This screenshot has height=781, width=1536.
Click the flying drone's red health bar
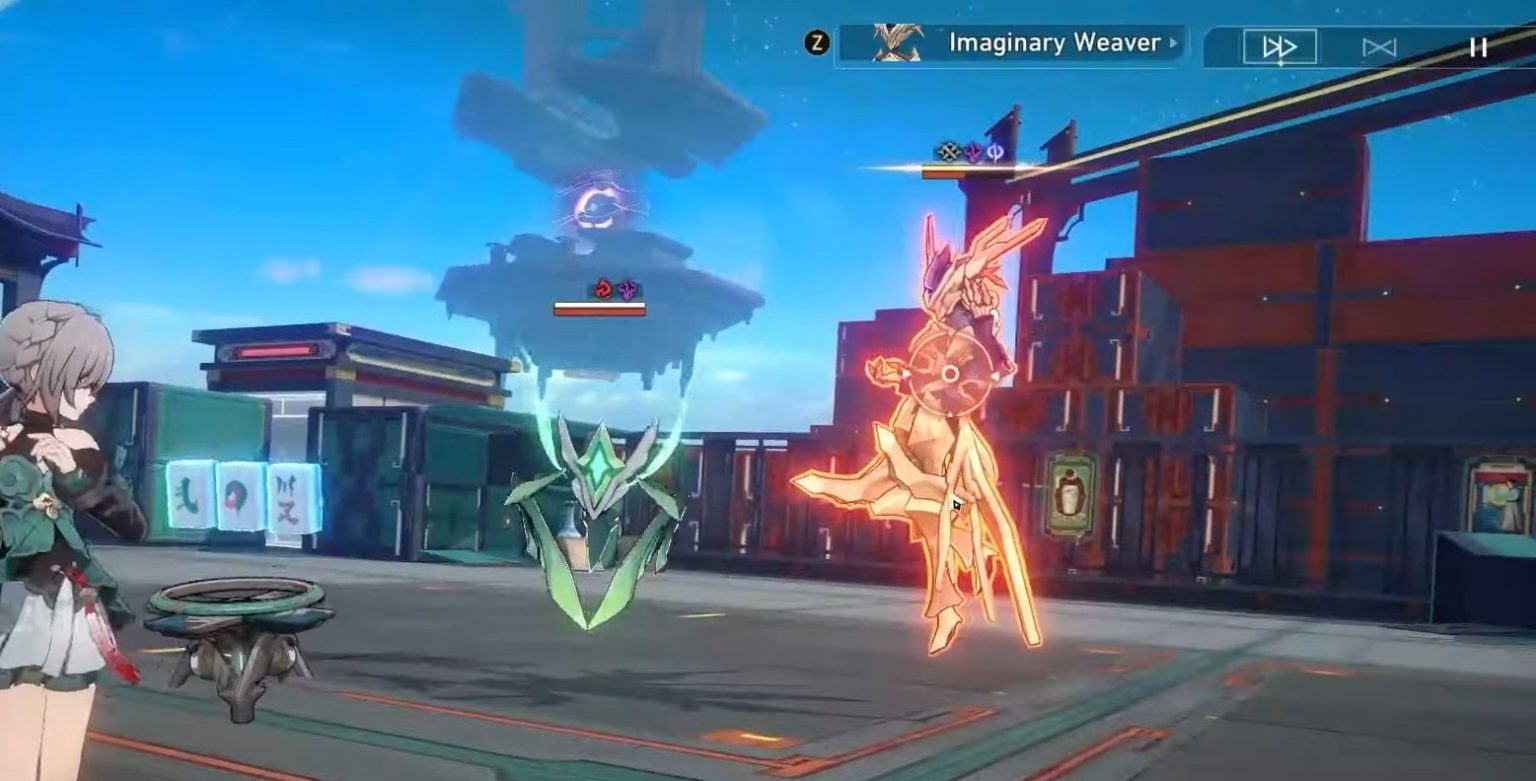point(600,310)
